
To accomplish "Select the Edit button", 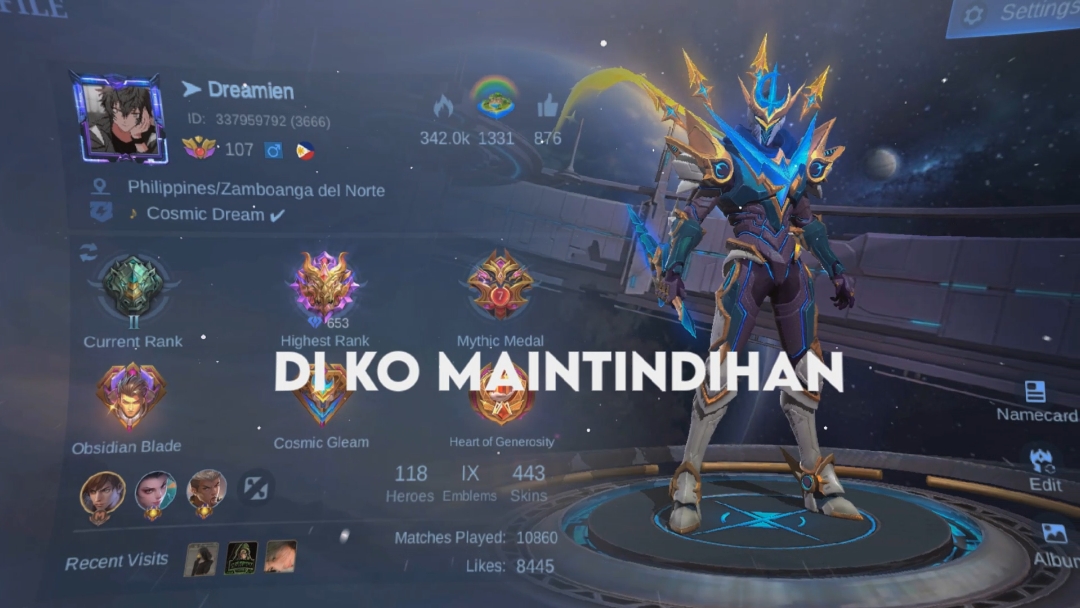I will [x=1043, y=468].
